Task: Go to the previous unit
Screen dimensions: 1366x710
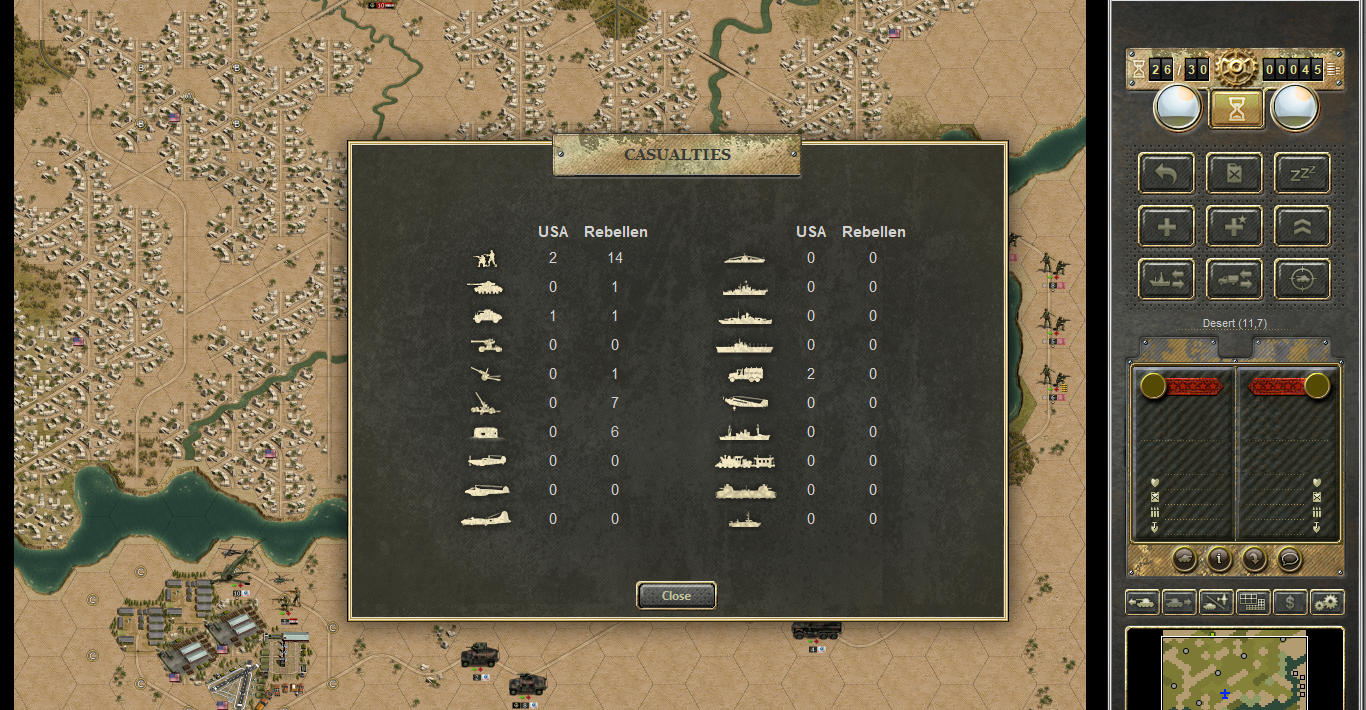Action: (x=1142, y=602)
